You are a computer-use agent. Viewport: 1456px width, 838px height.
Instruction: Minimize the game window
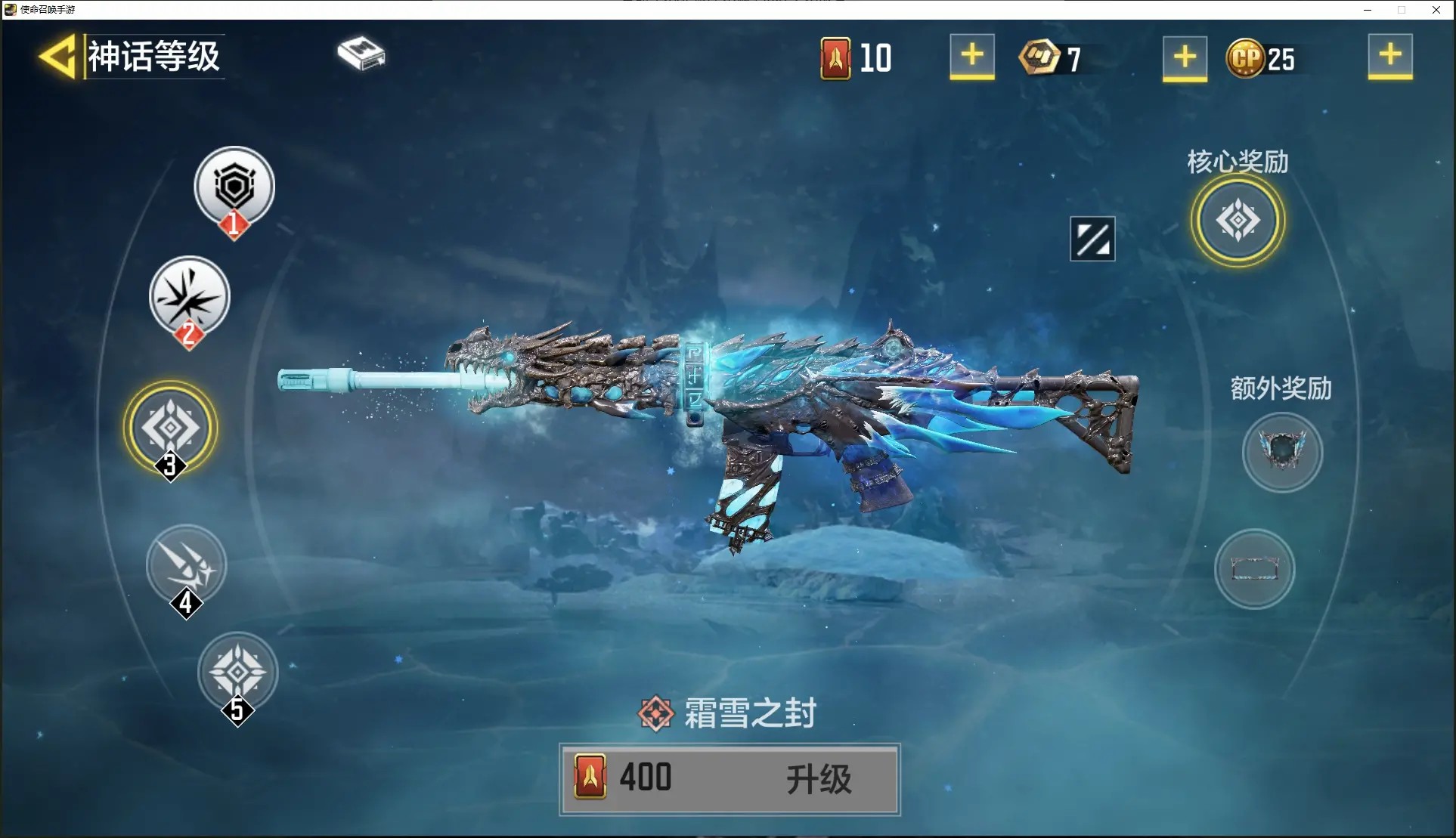click(x=1368, y=10)
